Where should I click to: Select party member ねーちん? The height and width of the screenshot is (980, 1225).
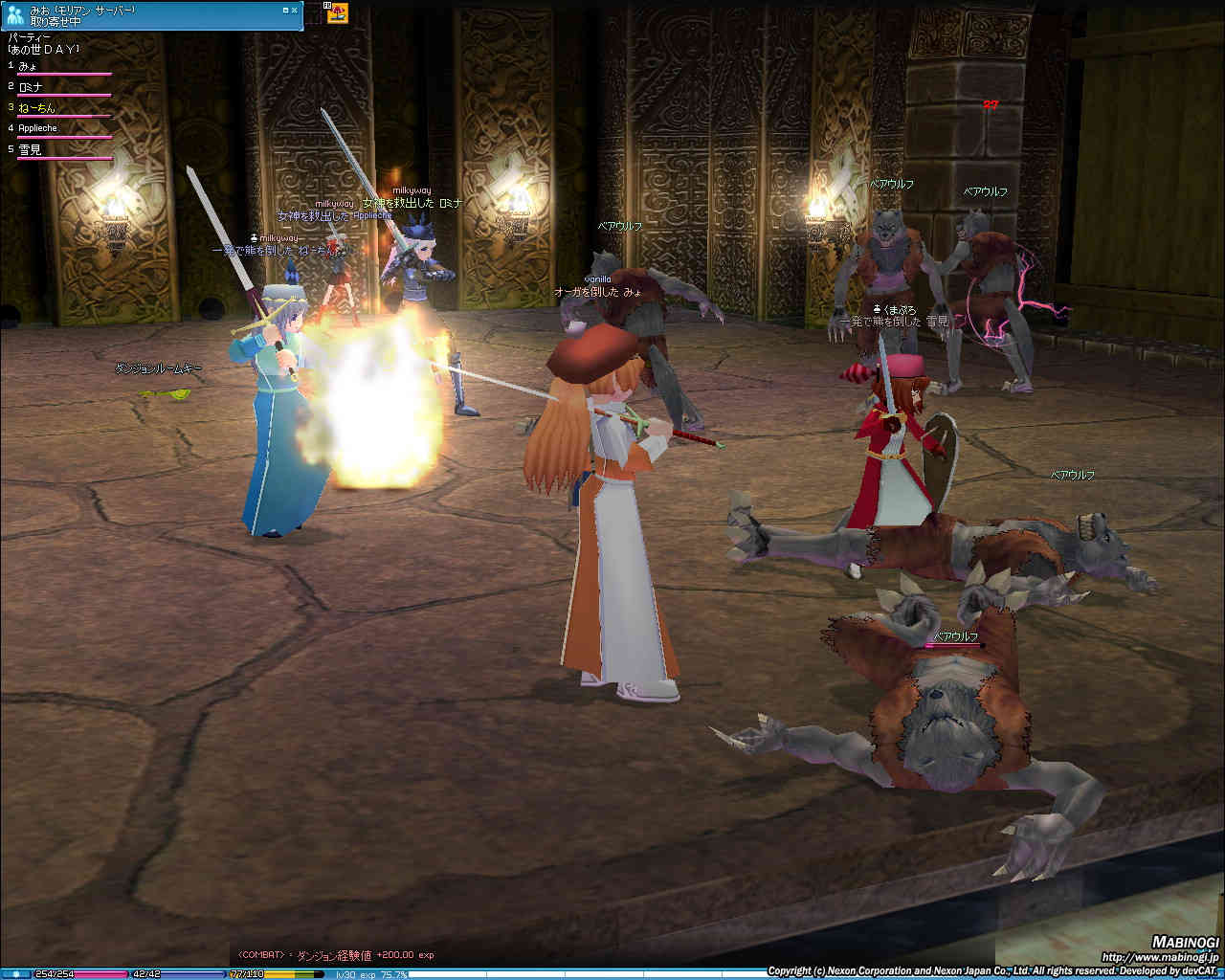[x=36, y=107]
